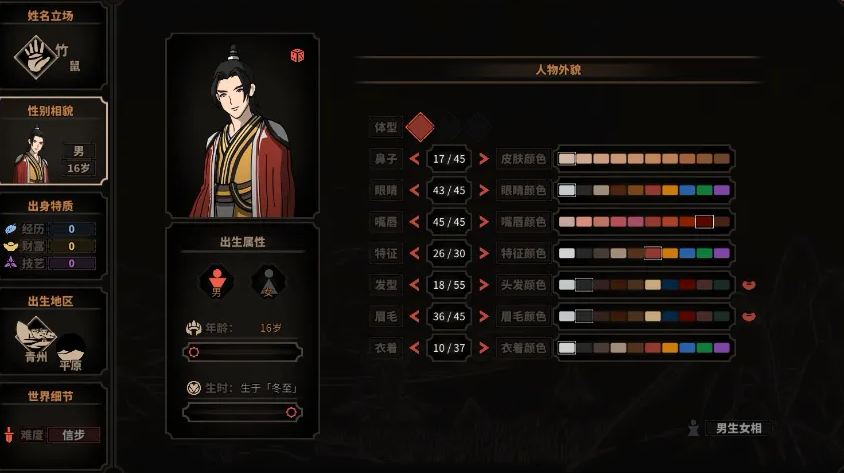Pick the blue 特征颜色 feature color swatch
The width and height of the screenshot is (844, 473).
click(x=687, y=253)
